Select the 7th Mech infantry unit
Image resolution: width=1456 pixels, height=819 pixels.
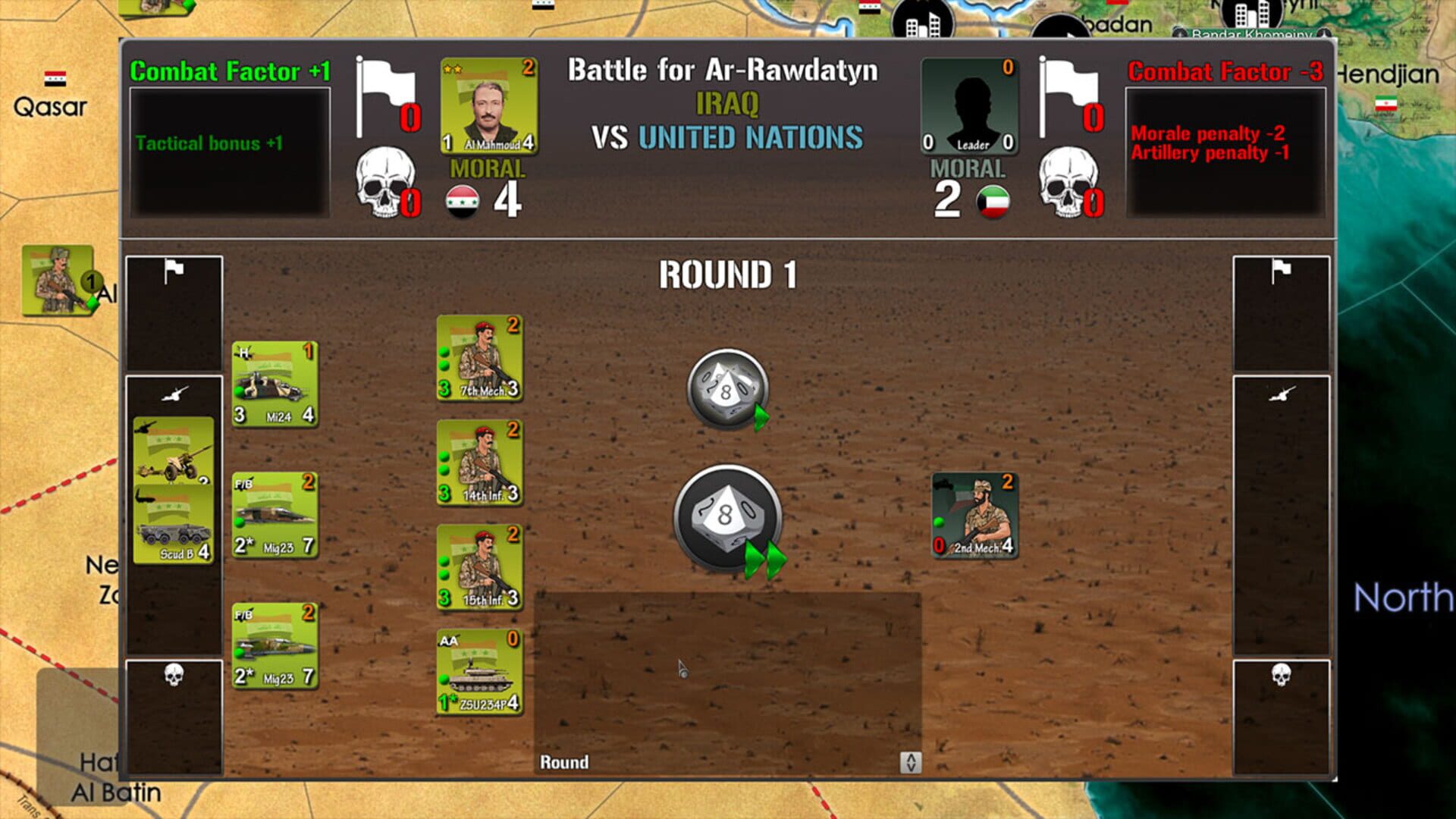pos(479,356)
